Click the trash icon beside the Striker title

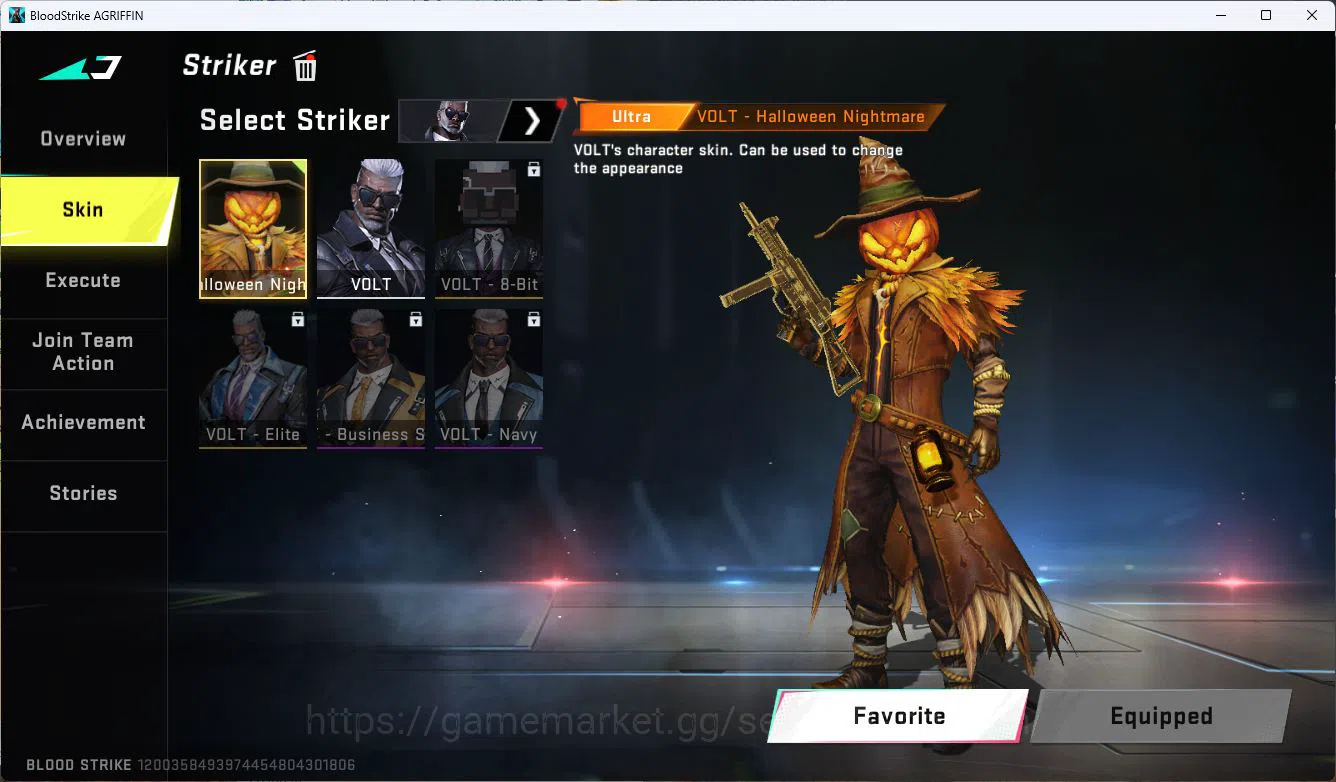[304, 65]
